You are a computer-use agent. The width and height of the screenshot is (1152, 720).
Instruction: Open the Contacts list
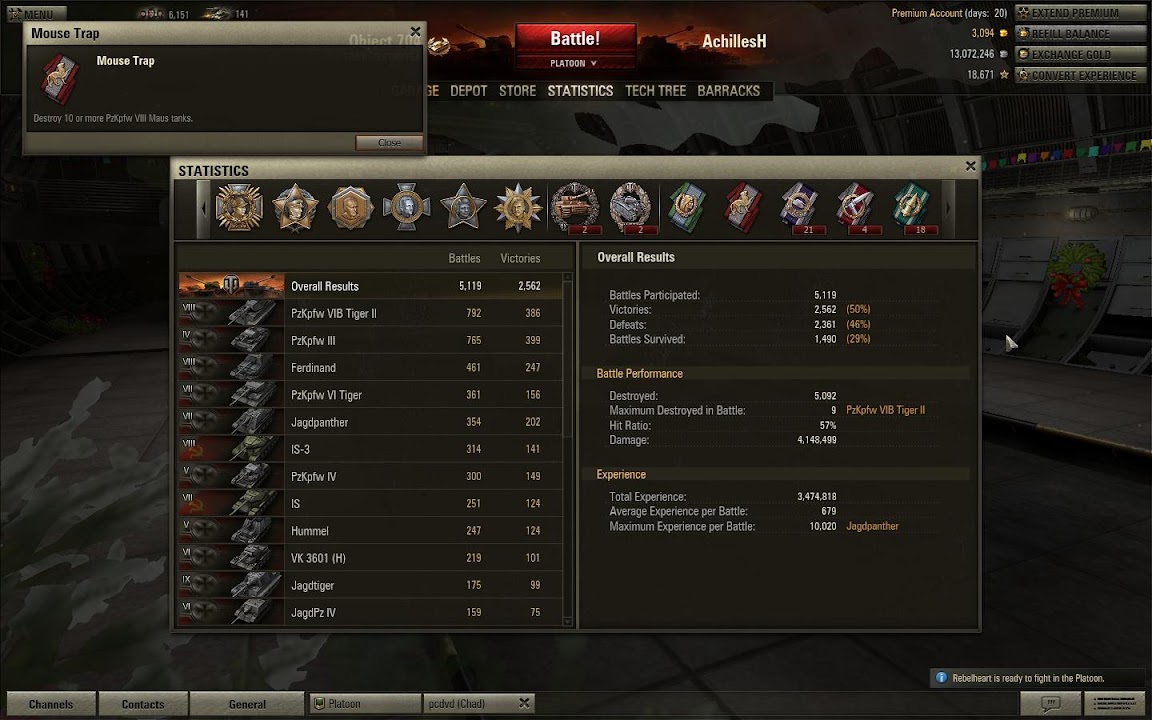click(x=143, y=704)
